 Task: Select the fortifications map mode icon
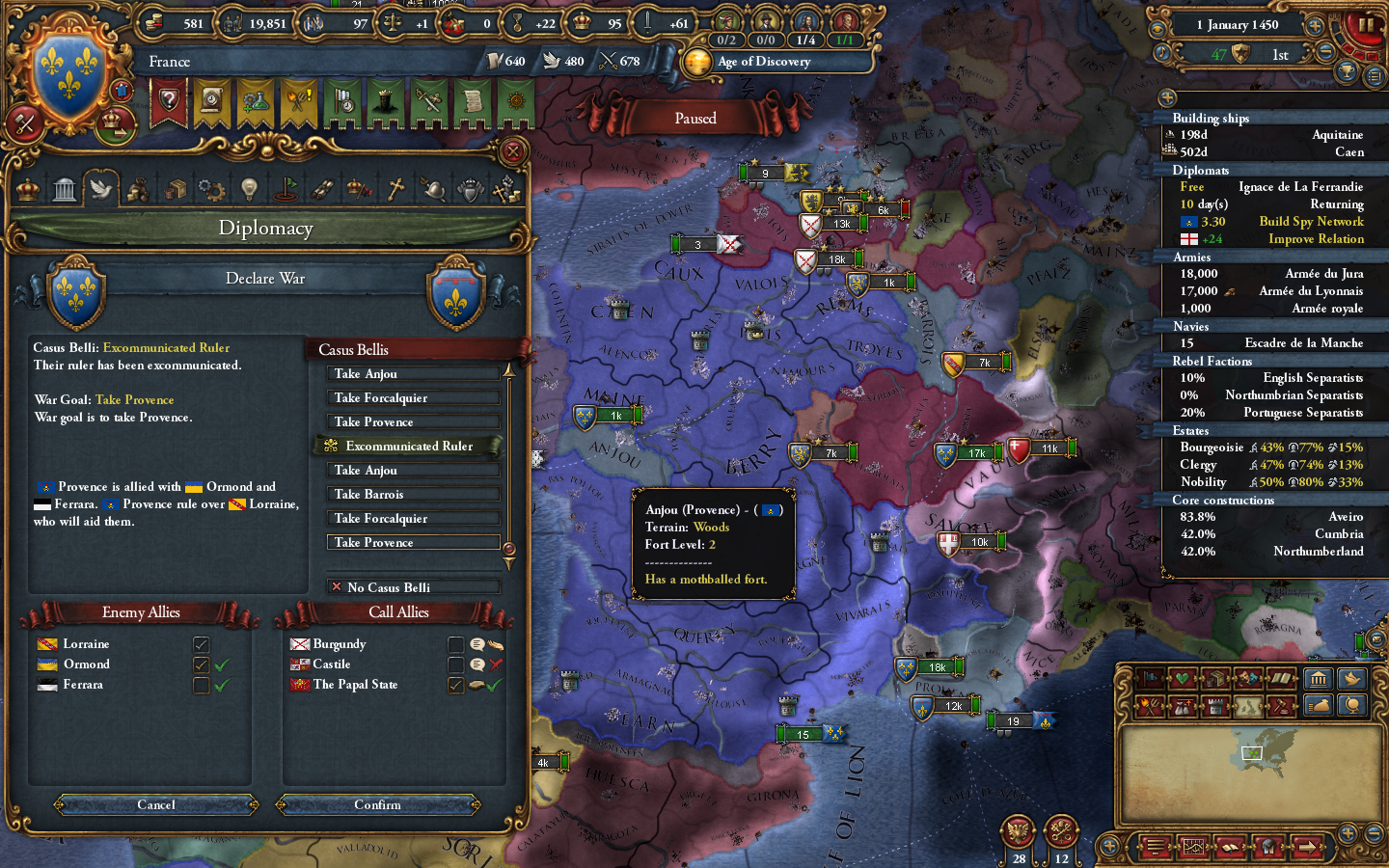tap(1215, 706)
